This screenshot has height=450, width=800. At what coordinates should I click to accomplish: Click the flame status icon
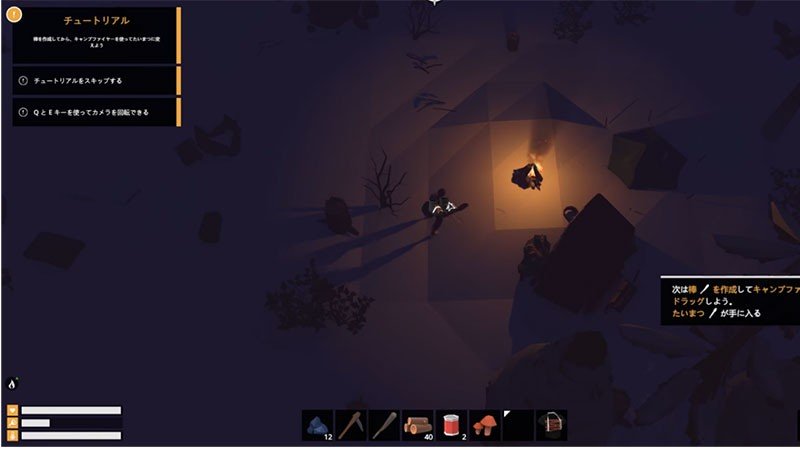13,383
